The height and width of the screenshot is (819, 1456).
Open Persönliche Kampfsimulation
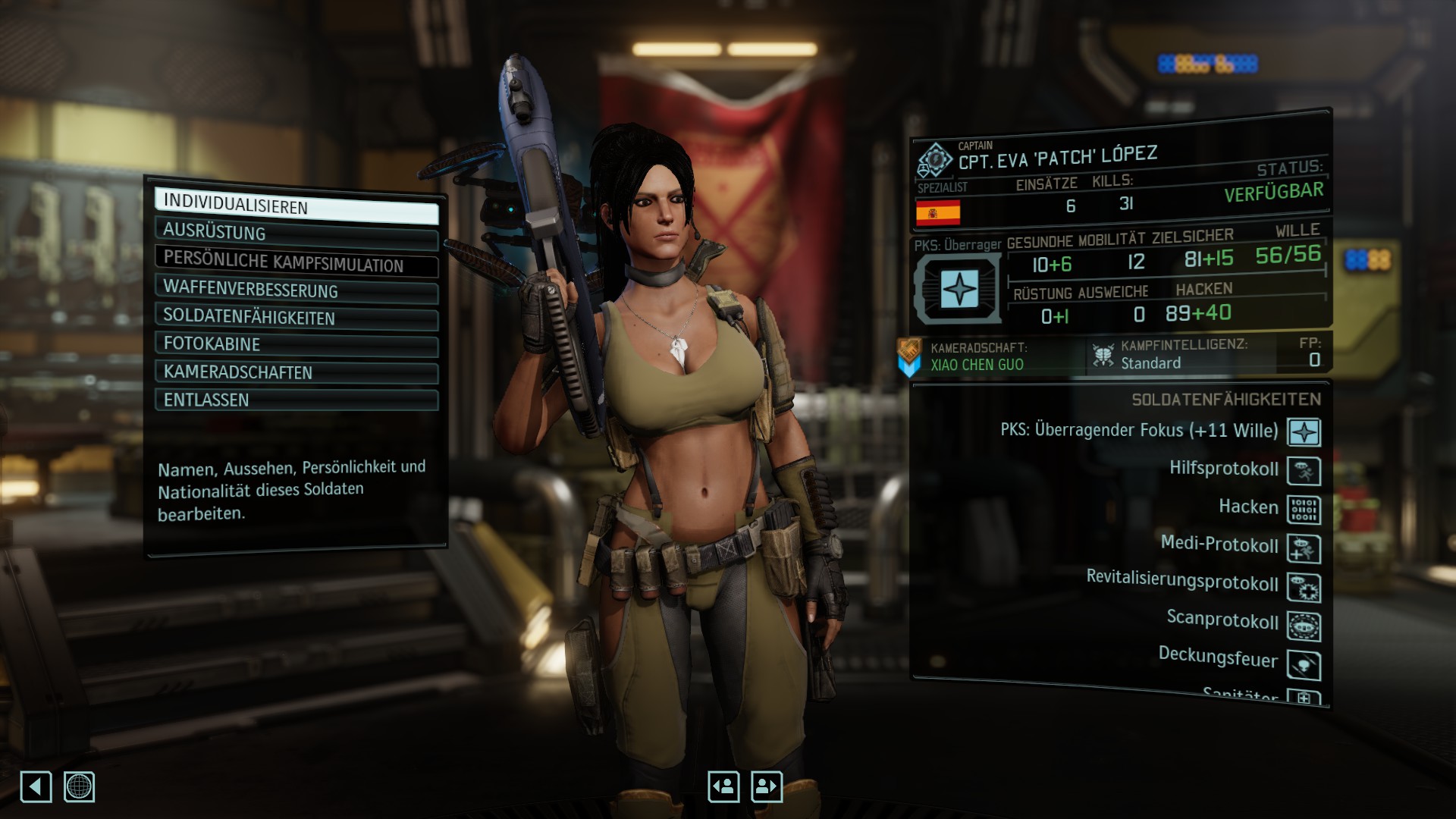click(x=296, y=262)
